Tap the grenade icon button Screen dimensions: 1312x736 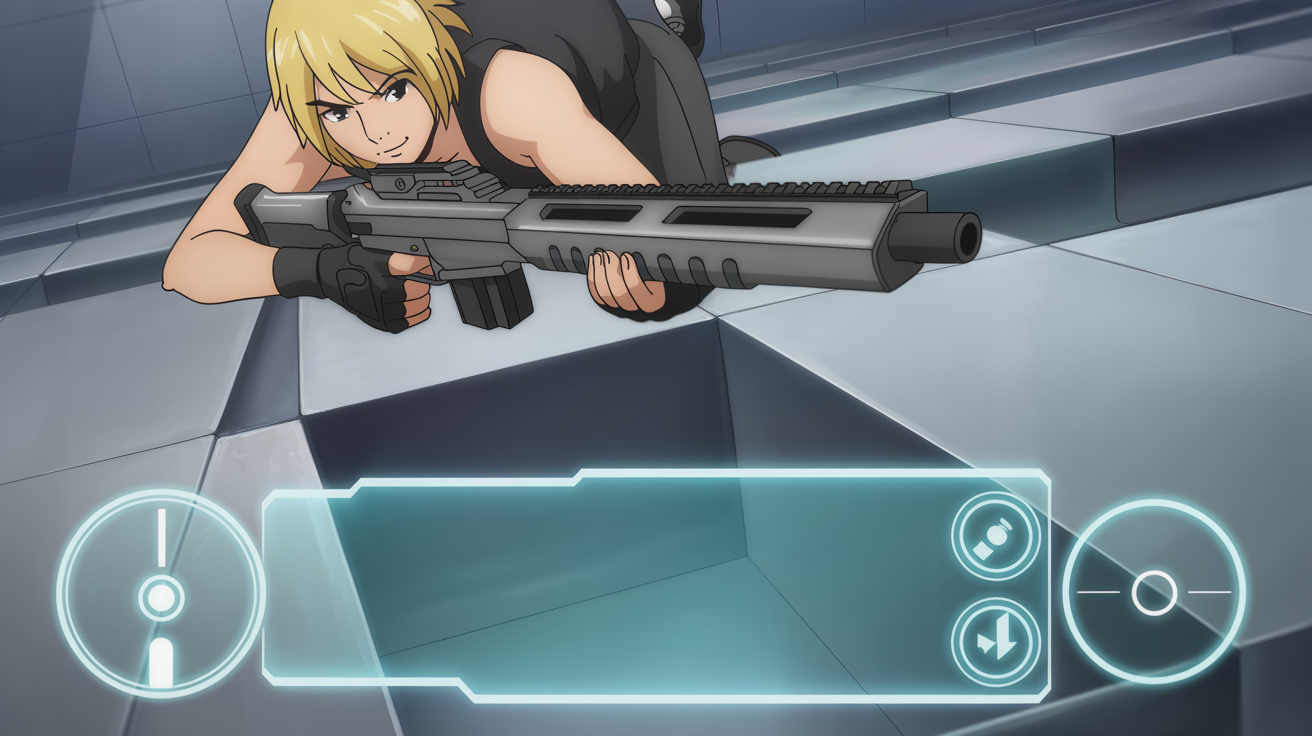tap(995, 536)
